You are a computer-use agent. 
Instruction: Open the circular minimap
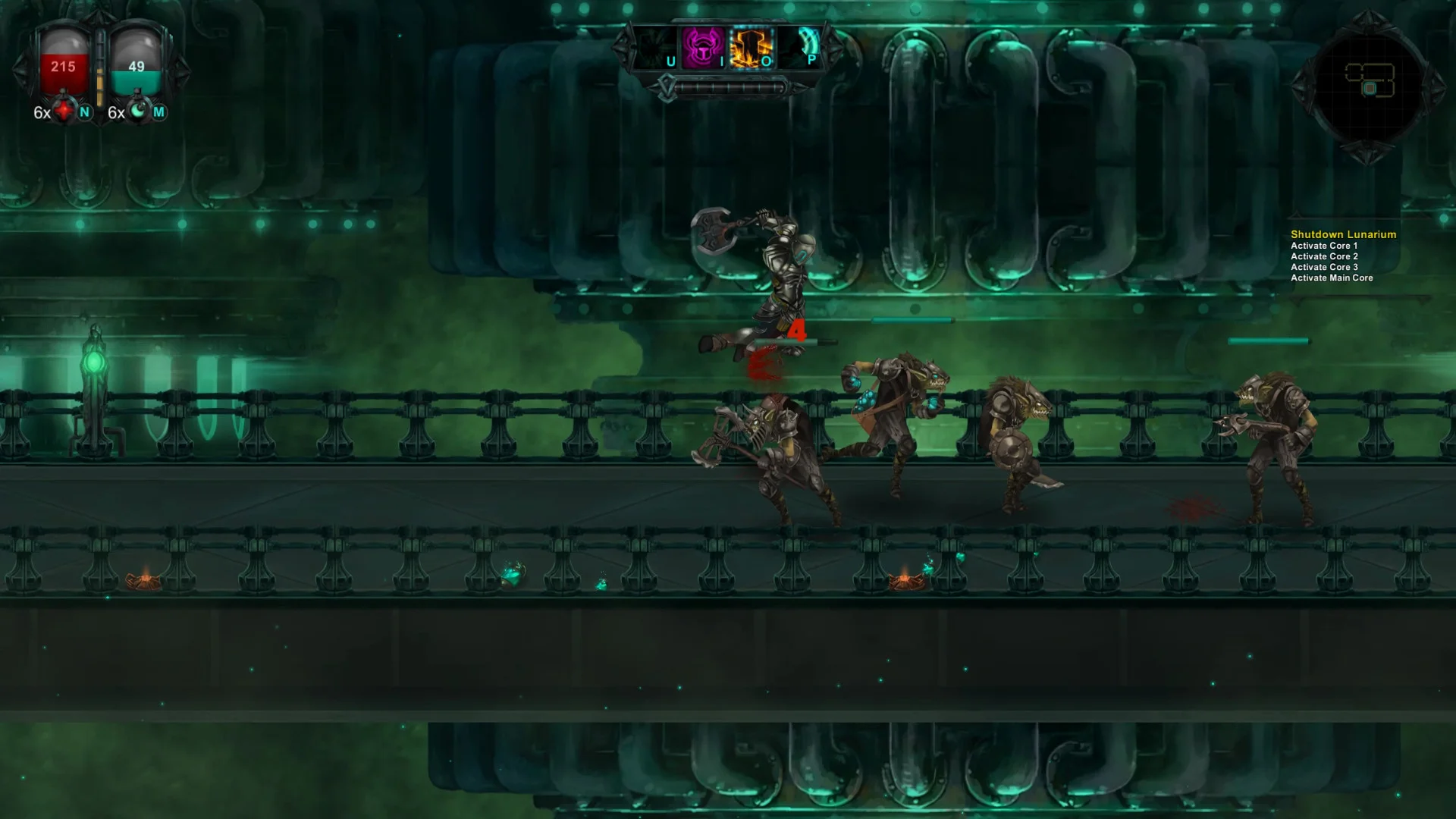click(1368, 85)
